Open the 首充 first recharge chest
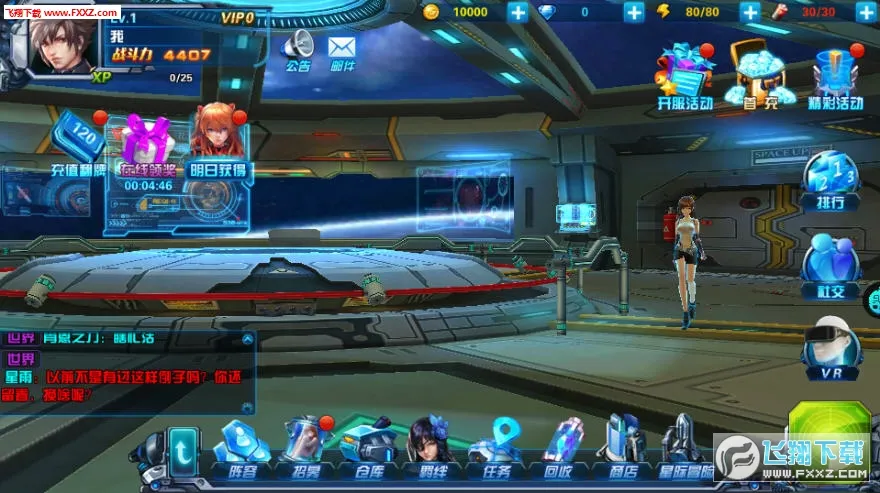880x493 pixels. tap(760, 73)
